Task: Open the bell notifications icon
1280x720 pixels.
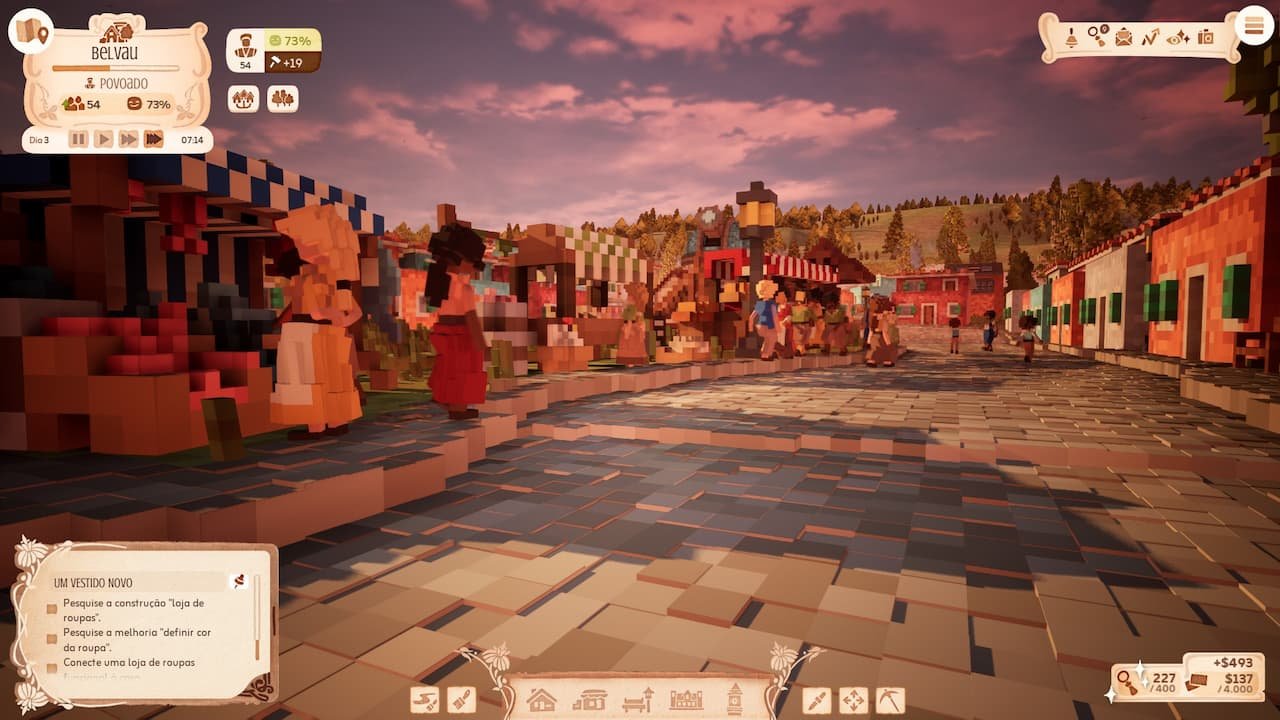Action: [1071, 38]
